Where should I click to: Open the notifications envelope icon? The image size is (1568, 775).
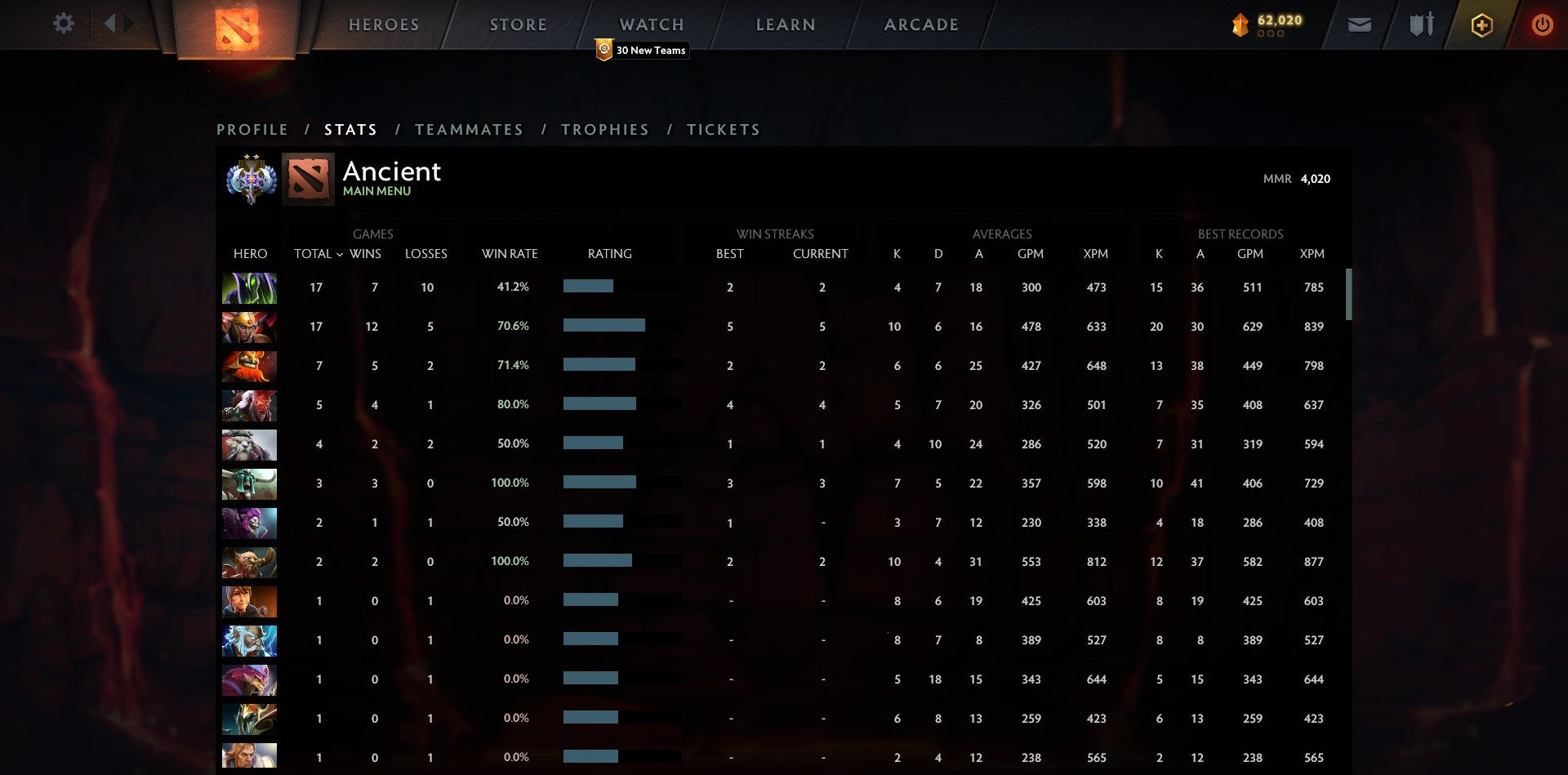[1360, 24]
